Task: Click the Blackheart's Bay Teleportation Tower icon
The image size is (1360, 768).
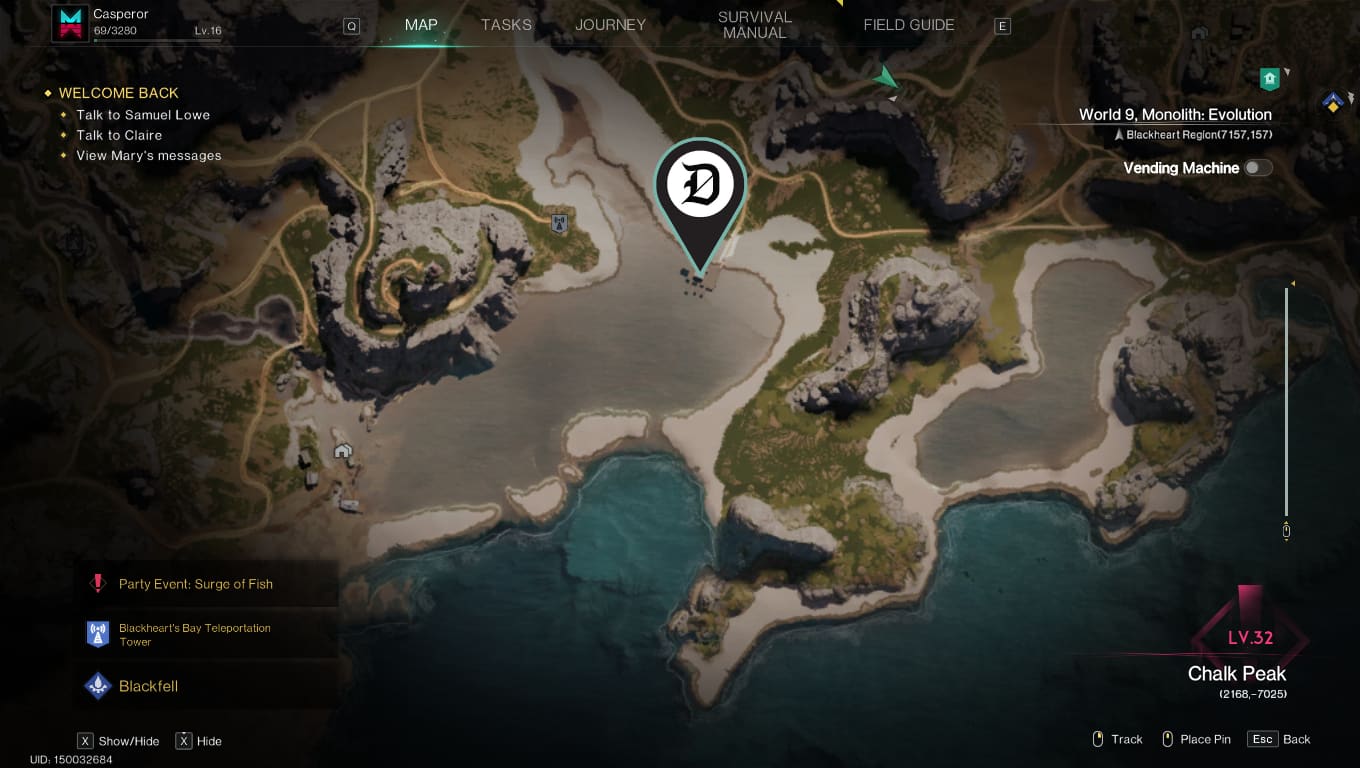Action: point(98,633)
